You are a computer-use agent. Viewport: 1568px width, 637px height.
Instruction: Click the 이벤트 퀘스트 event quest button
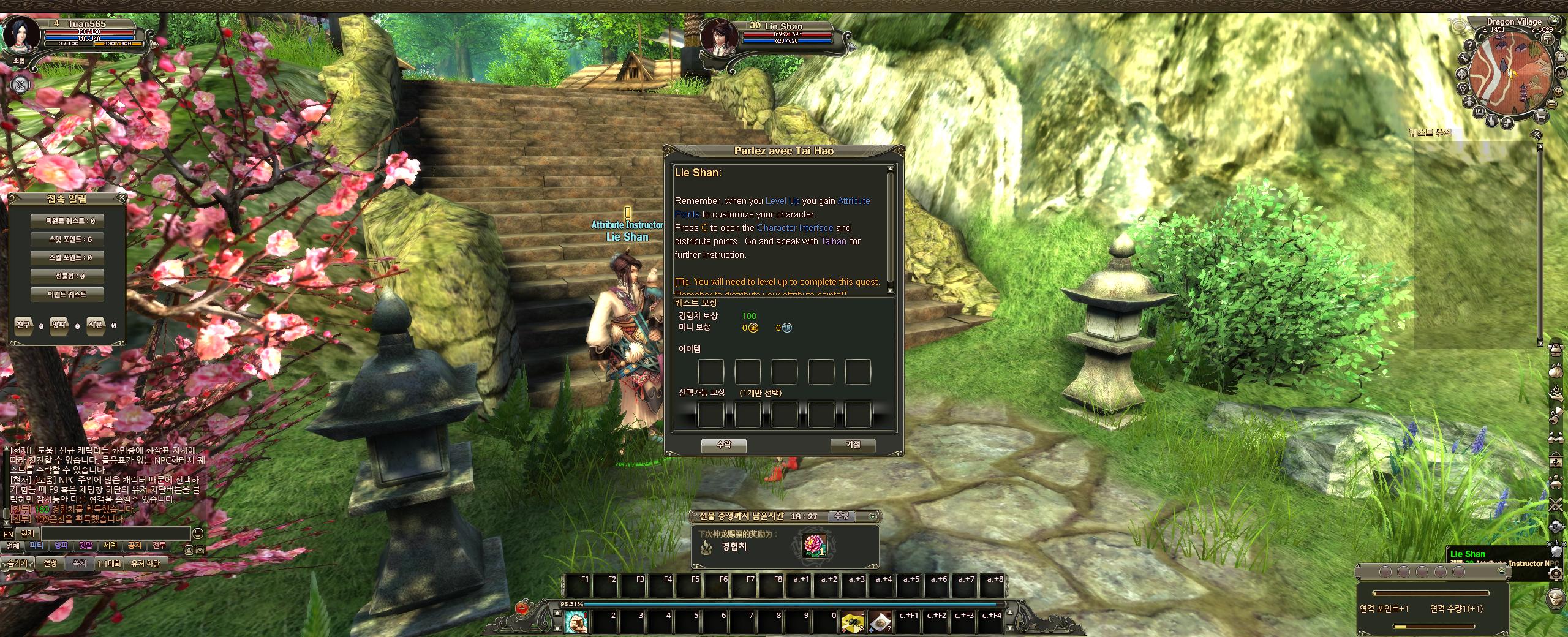[x=67, y=295]
